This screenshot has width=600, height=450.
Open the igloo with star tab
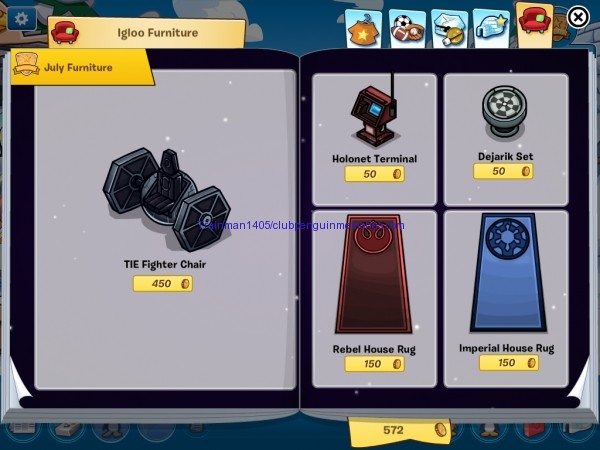tap(490, 28)
